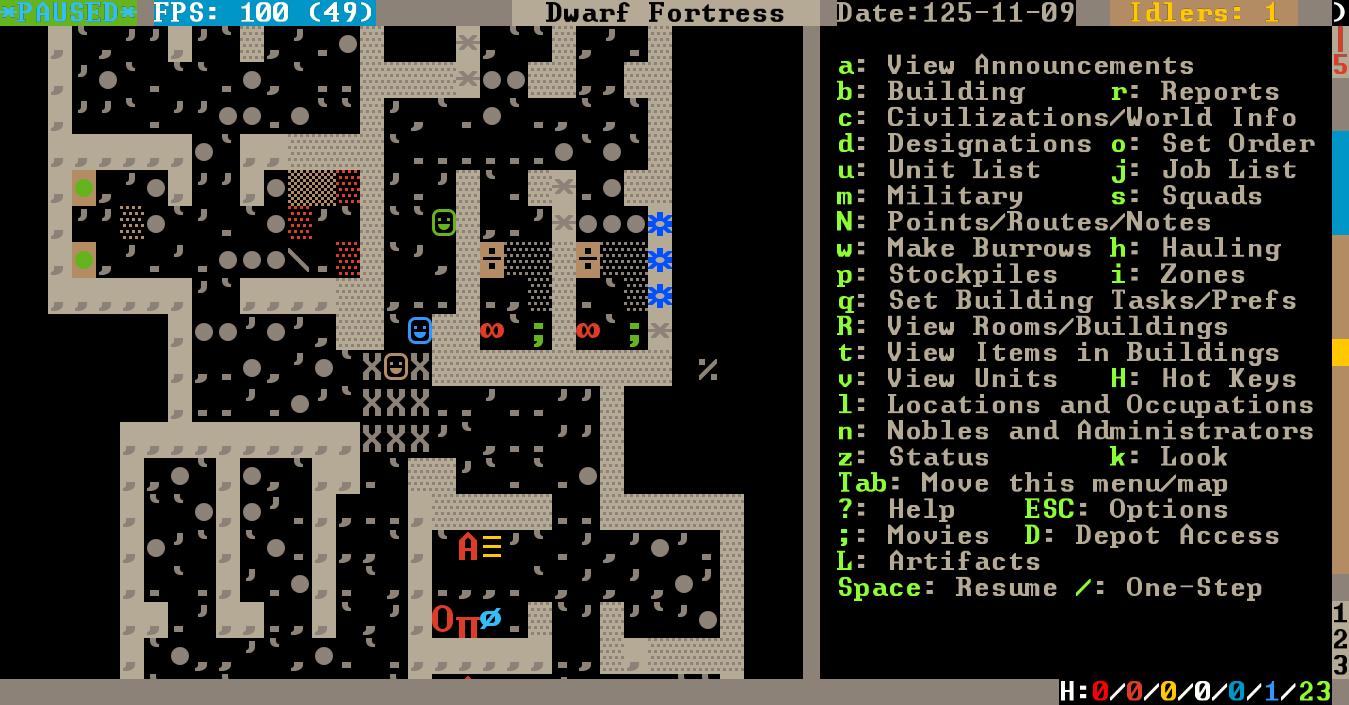Open the Reports entry
This screenshot has height=705, width=1349.
pyautogui.click(x=1219, y=92)
